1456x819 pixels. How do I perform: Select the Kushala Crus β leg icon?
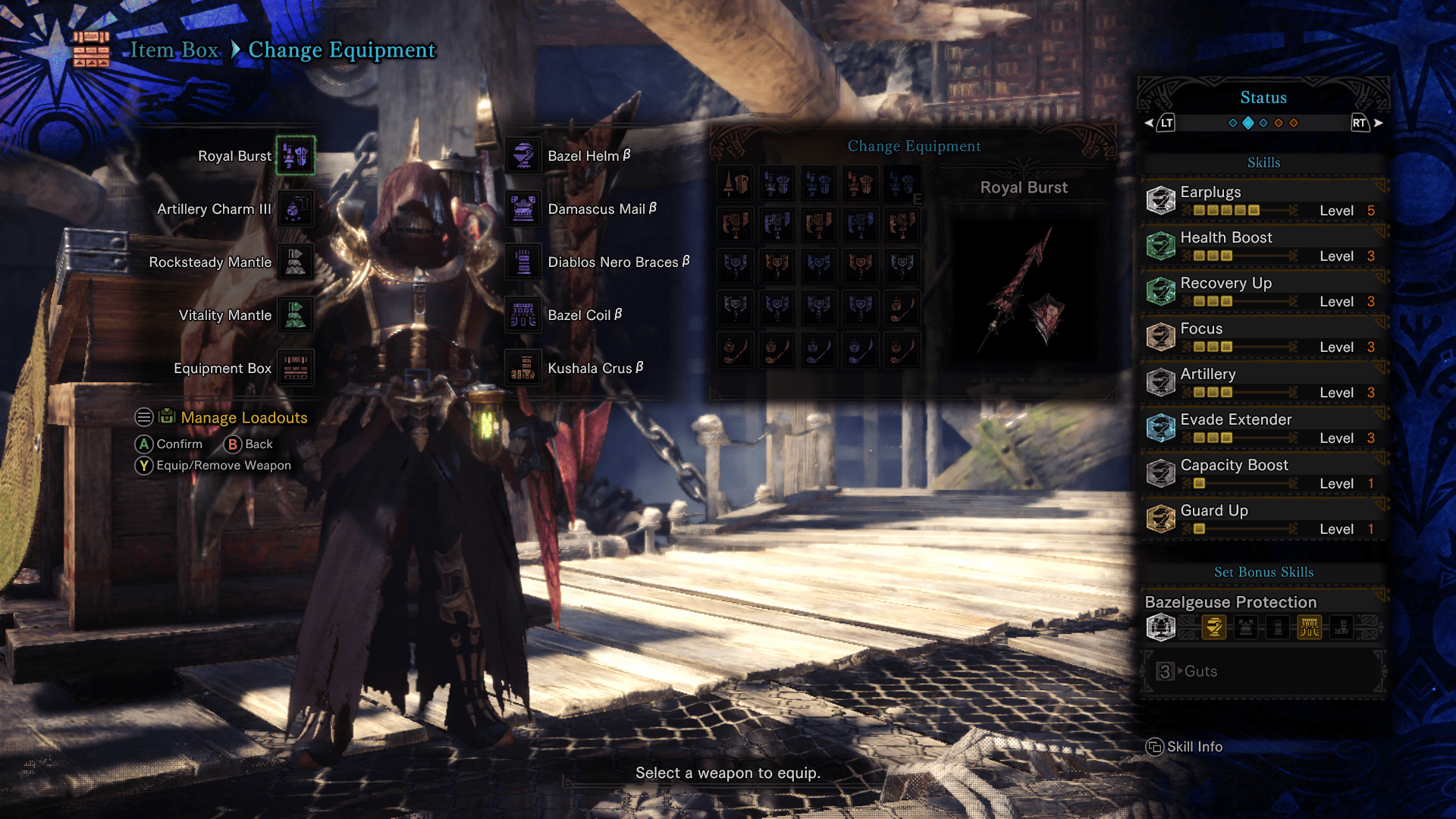(522, 368)
